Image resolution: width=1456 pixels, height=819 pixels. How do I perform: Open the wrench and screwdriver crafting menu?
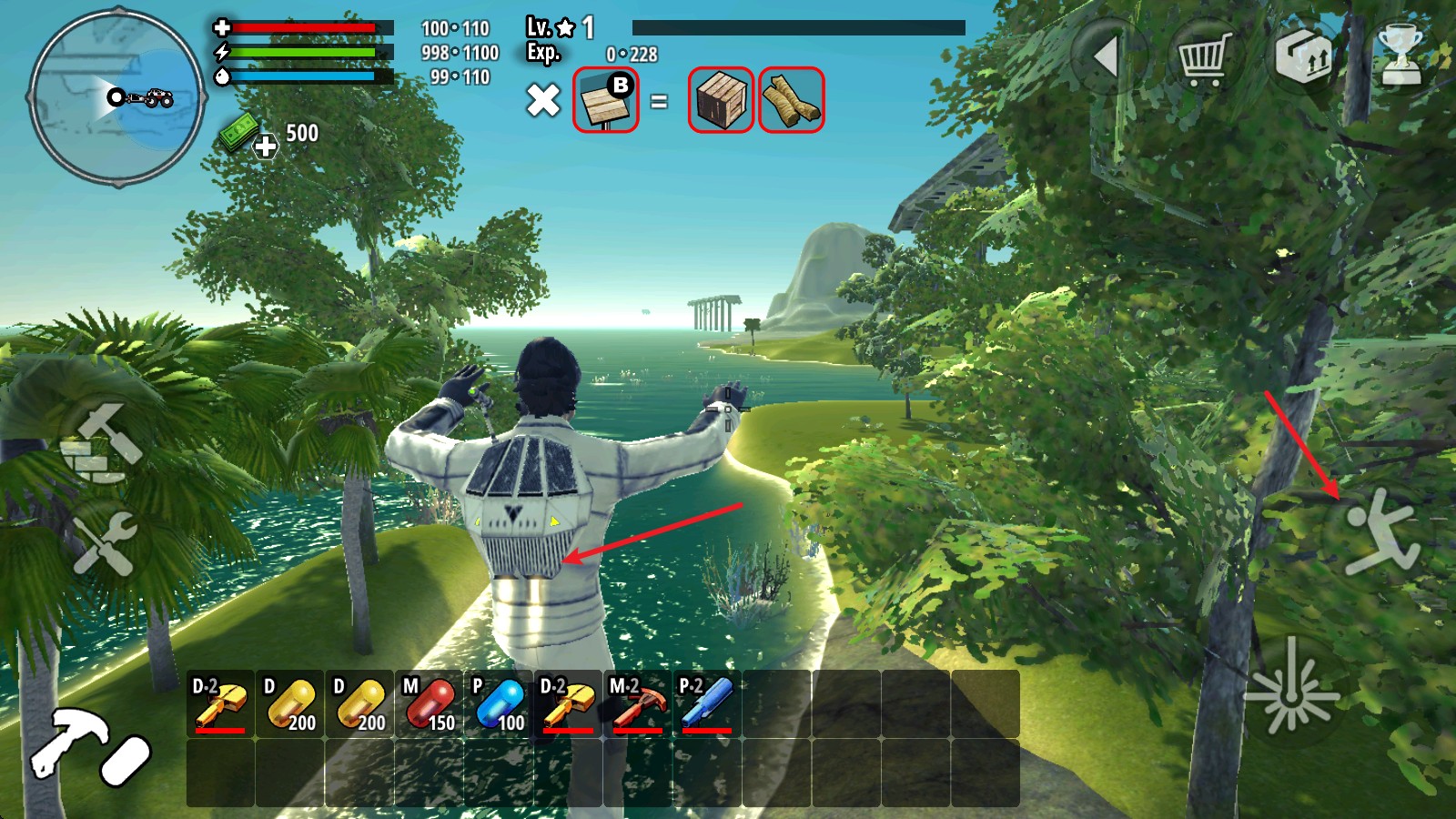click(x=105, y=543)
